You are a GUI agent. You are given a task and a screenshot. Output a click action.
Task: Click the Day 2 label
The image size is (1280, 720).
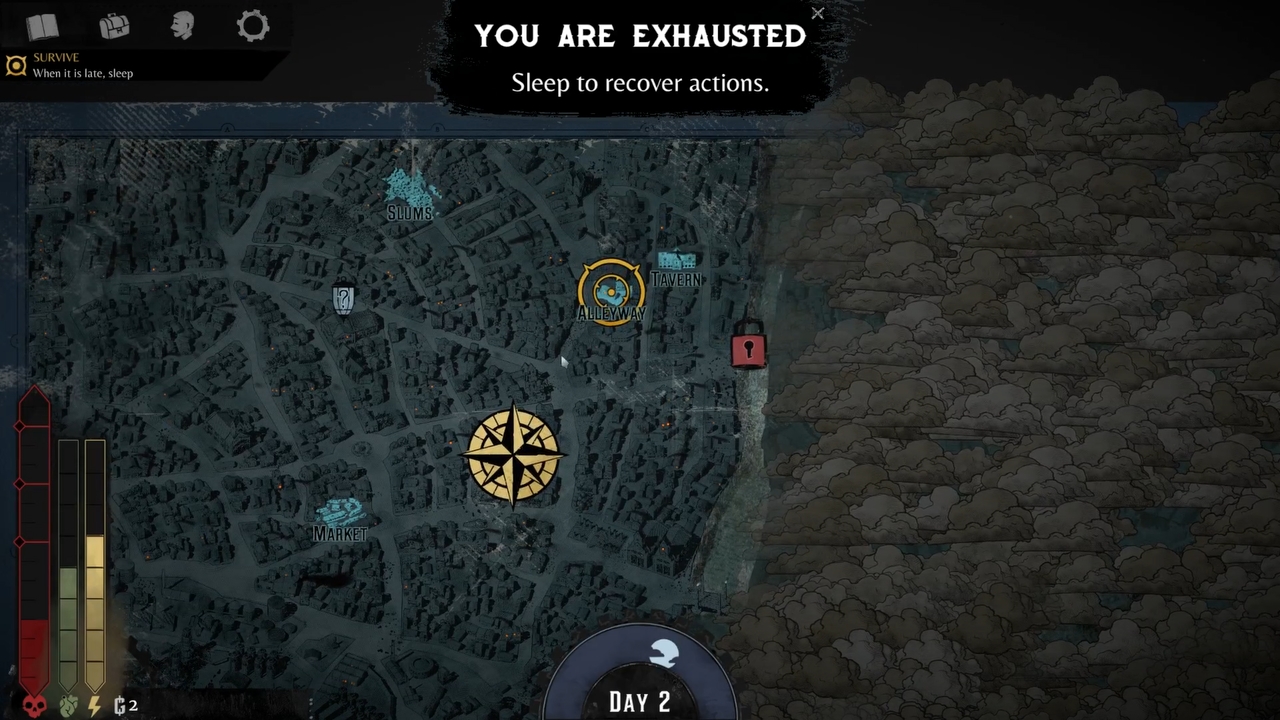tap(639, 700)
